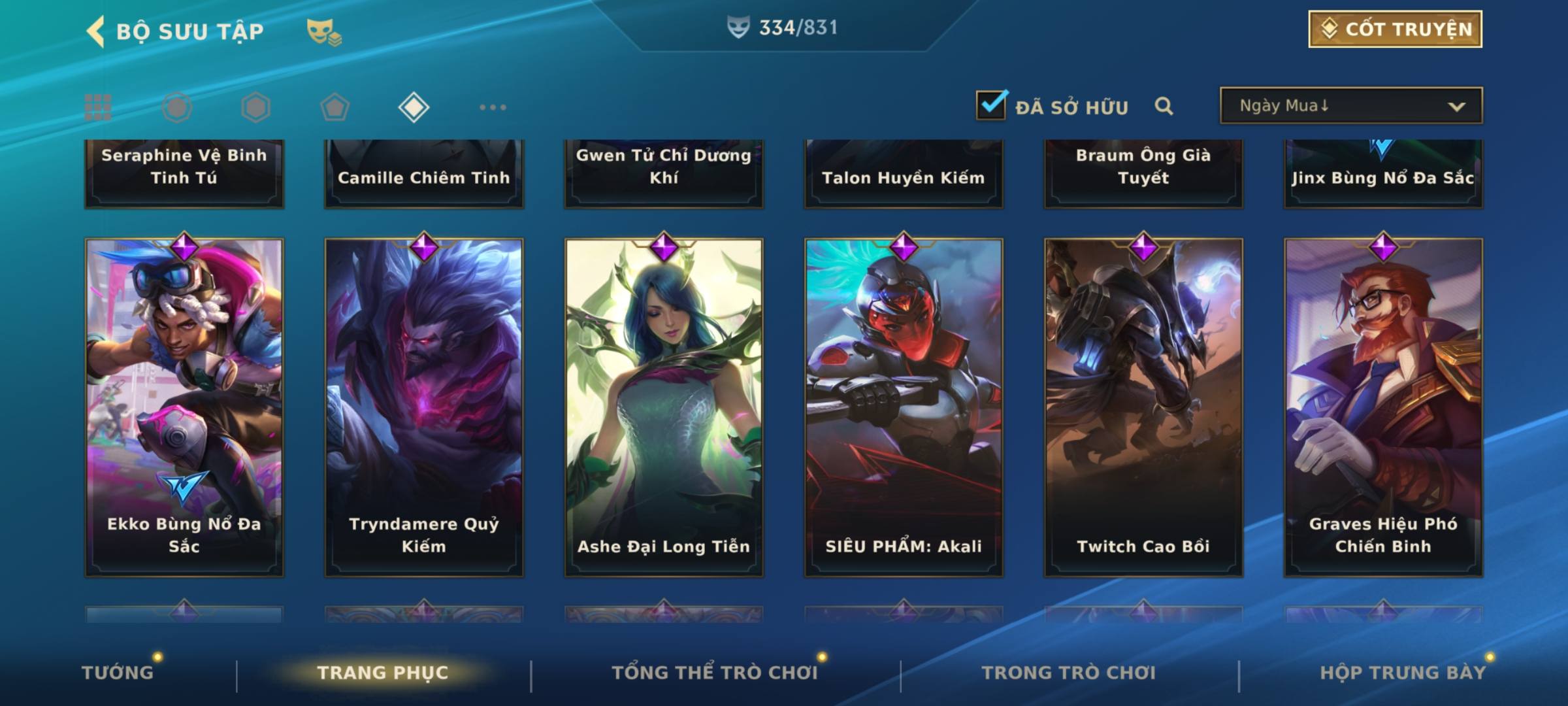This screenshot has width=1568, height=706.
Task: Select the grid all-rarities filter
Action: [98, 107]
